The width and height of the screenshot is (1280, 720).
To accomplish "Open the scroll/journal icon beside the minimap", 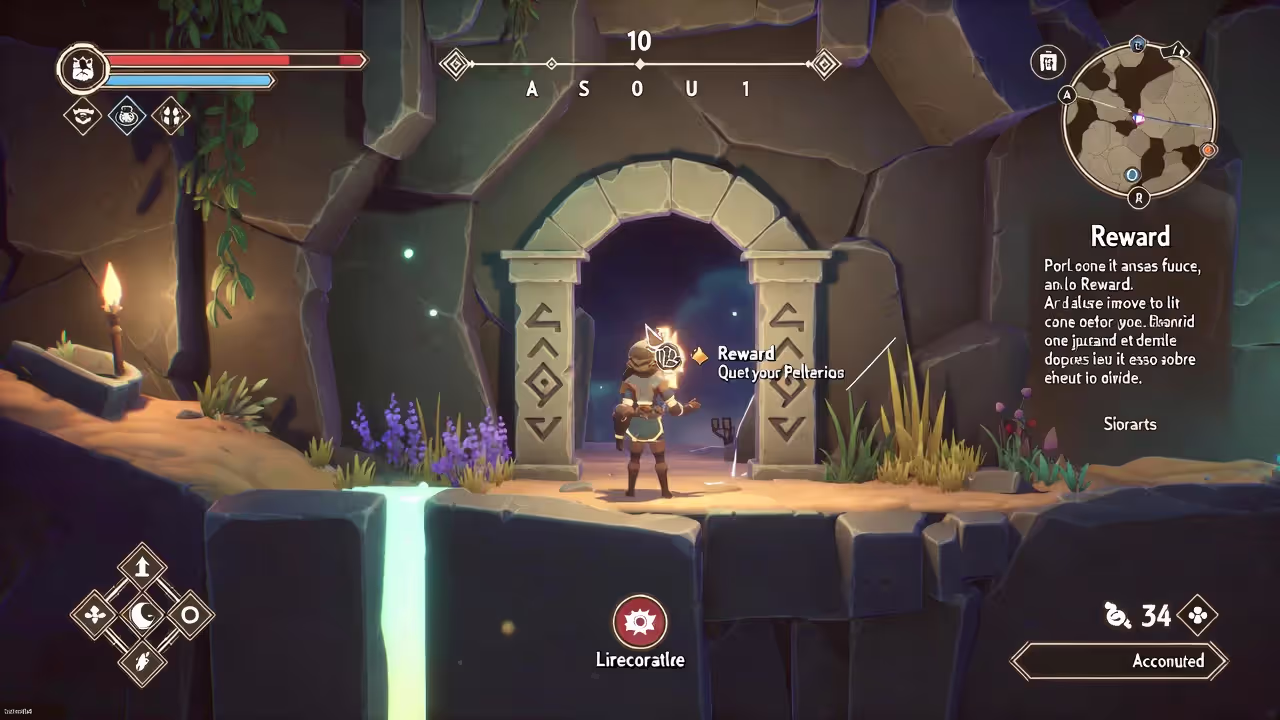I will (x=1048, y=62).
